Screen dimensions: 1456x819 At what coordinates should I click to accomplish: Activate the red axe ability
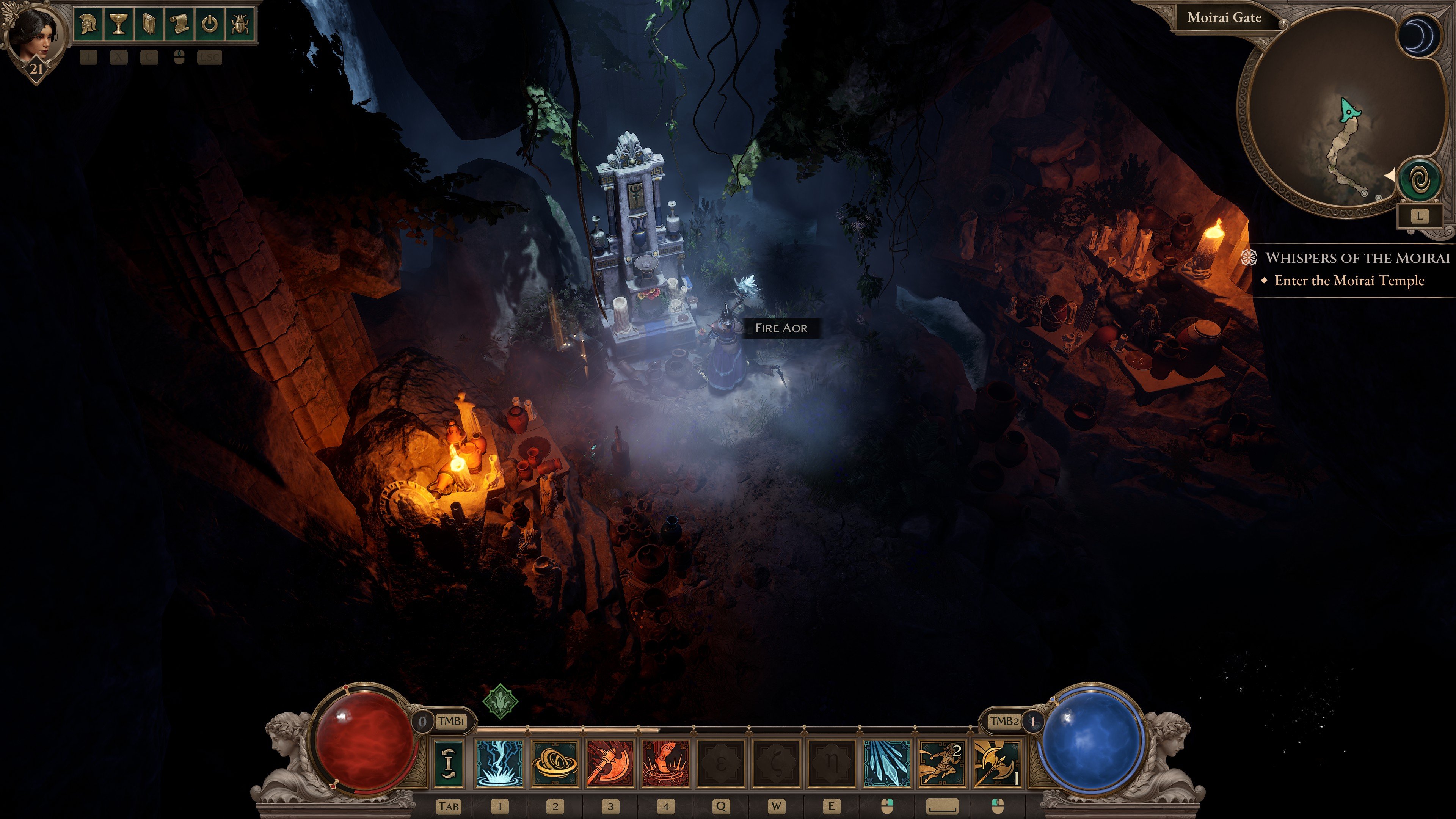pyautogui.click(x=610, y=763)
